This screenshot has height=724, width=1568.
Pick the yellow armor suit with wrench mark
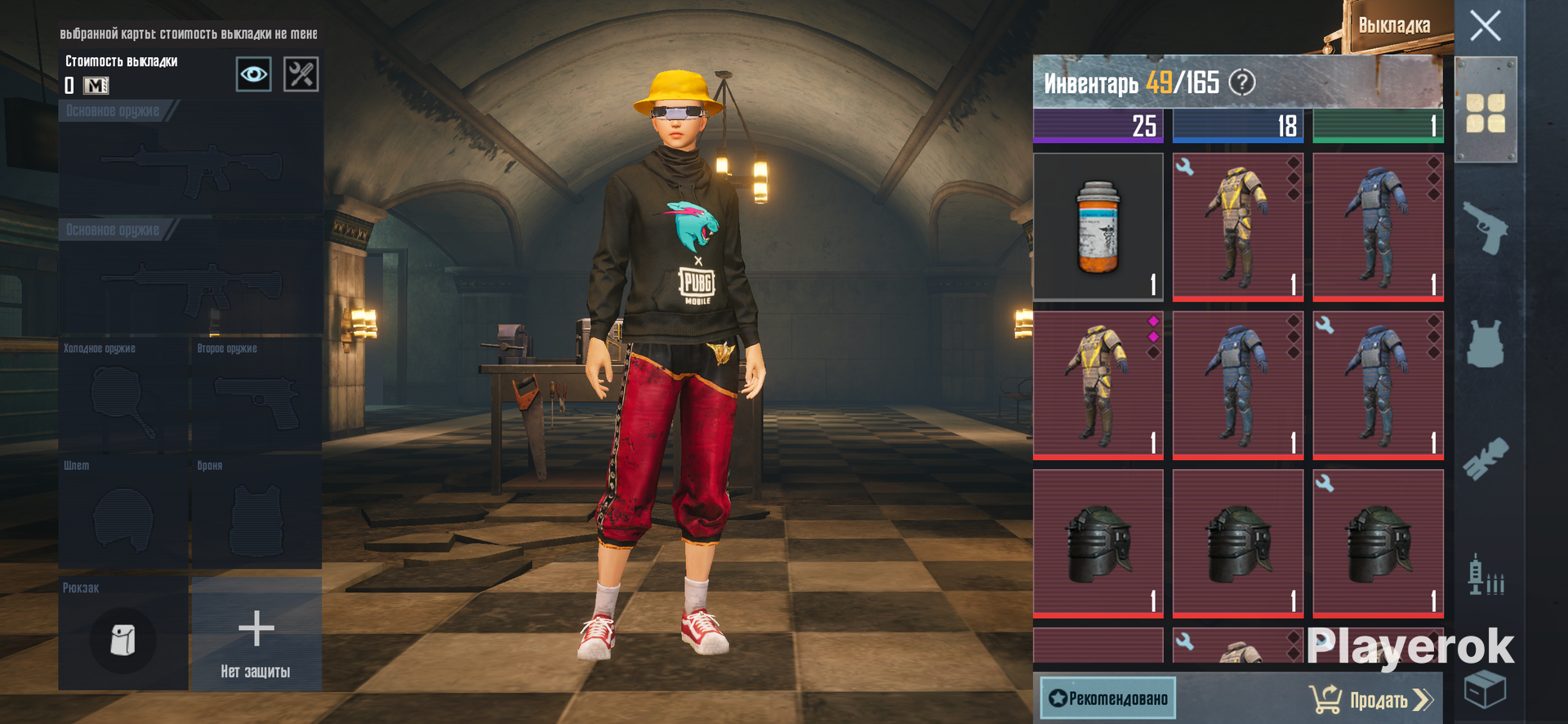(1237, 227)
